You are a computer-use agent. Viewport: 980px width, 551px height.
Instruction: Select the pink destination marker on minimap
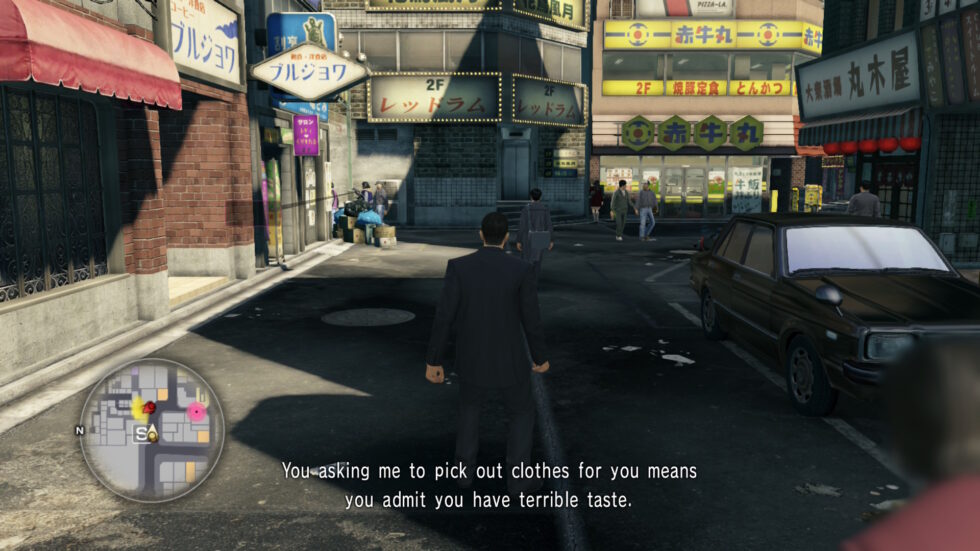196,411
